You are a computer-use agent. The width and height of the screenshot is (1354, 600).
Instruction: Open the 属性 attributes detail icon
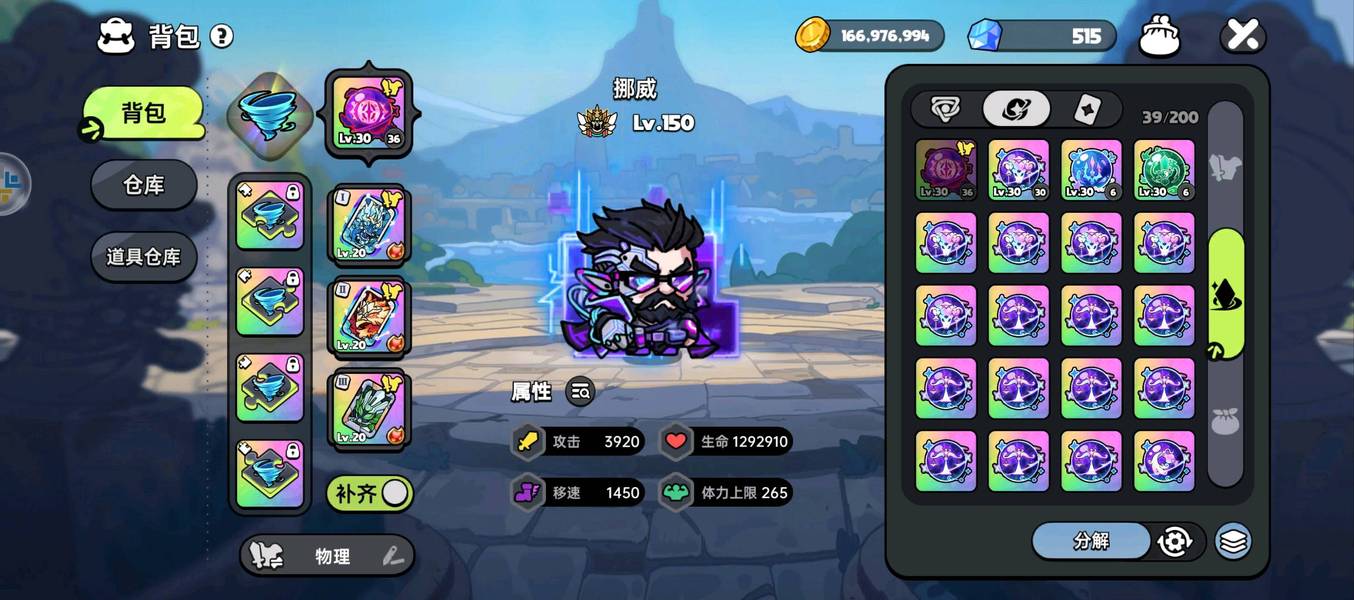click(x=580, y=392)
